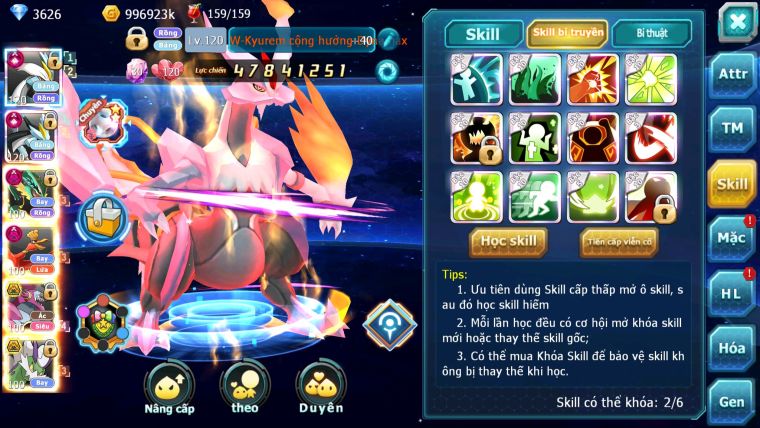The width and height of the screenshot is (760, 428).
Task: Close the skill panel
Action: point(737,21)
